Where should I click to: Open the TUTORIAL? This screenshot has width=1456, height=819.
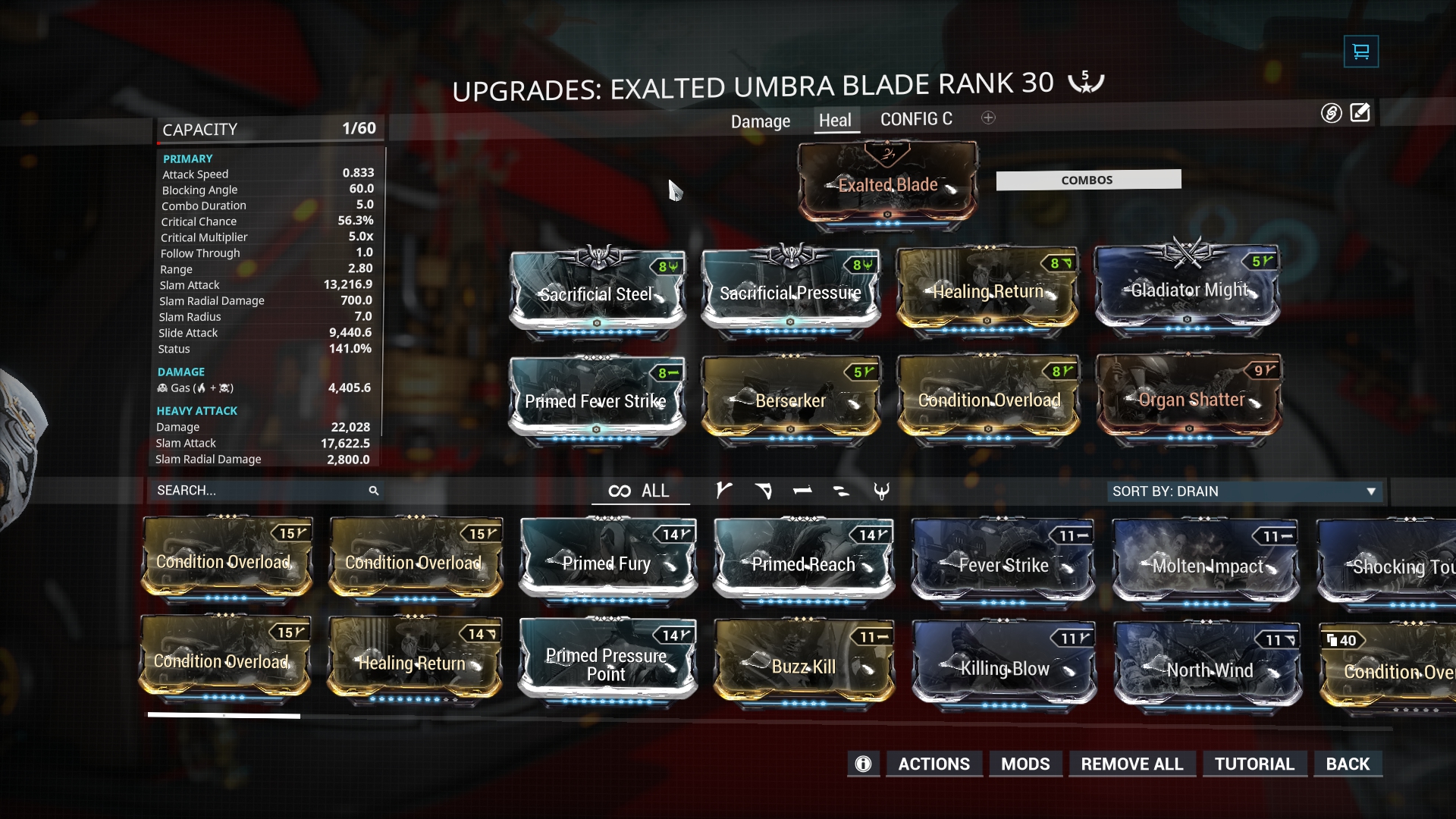coord(1254,764)
